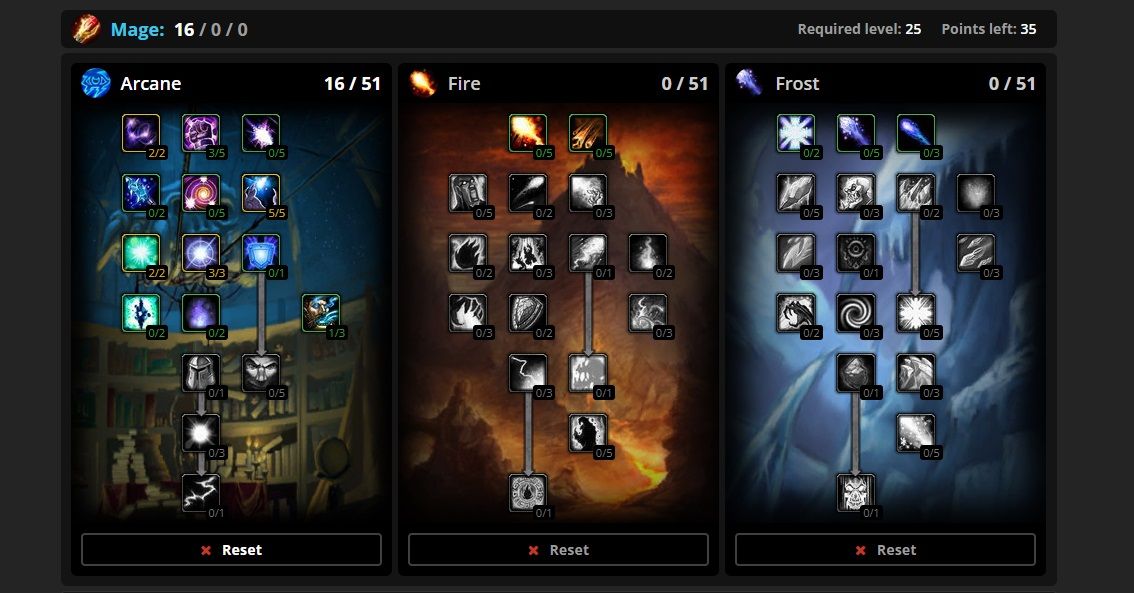The image size is (1134, 593).
Task: Select the Combustion talent at Fire's bottom
Action: click(x=528, y=493)
